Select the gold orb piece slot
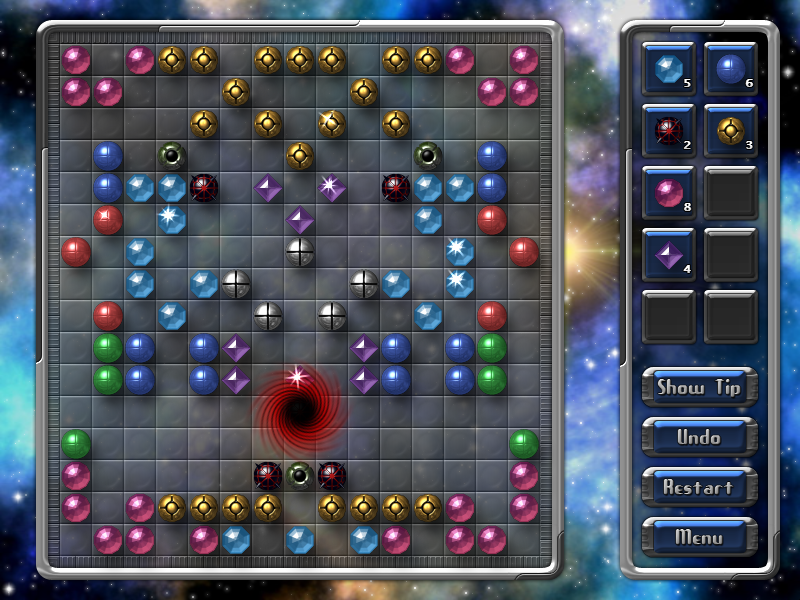This screenshot has height=600, width=800. pyautogui.click(x=731, y=130)
